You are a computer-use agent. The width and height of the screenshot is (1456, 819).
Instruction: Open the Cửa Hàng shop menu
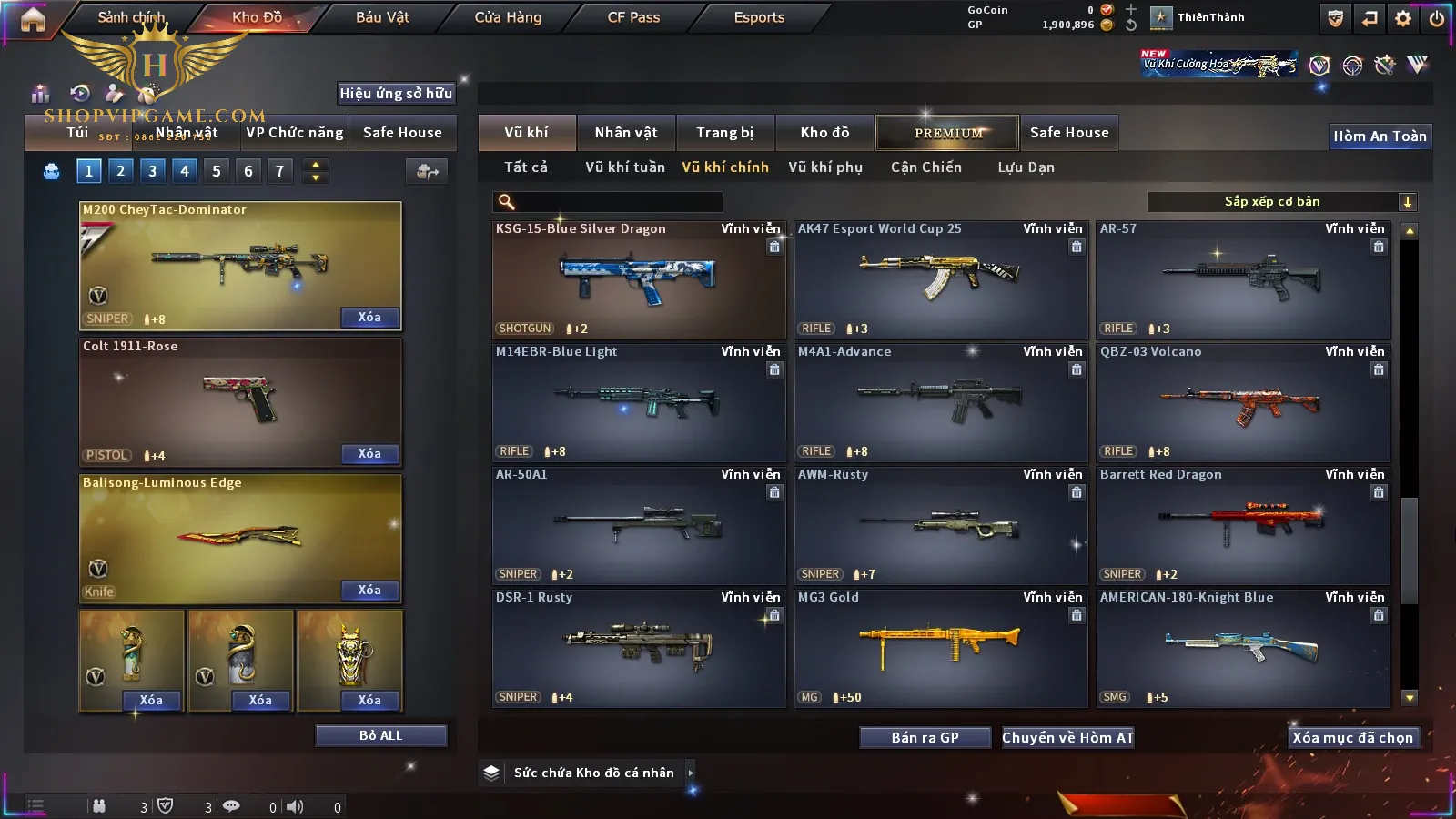pyautogui.click(x=508, y=17)
